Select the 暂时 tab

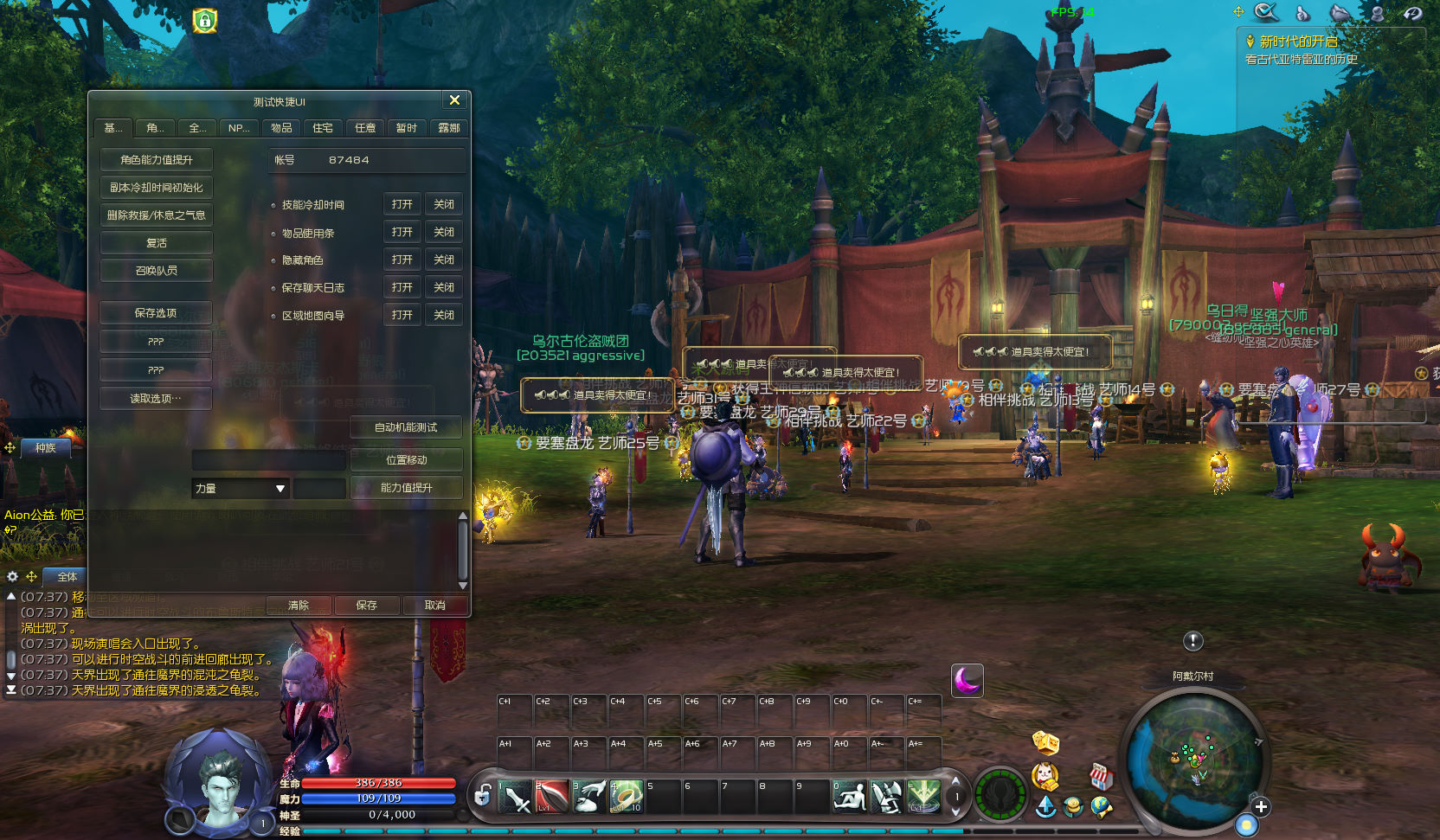pyautogui.click(x=407, y=128)
